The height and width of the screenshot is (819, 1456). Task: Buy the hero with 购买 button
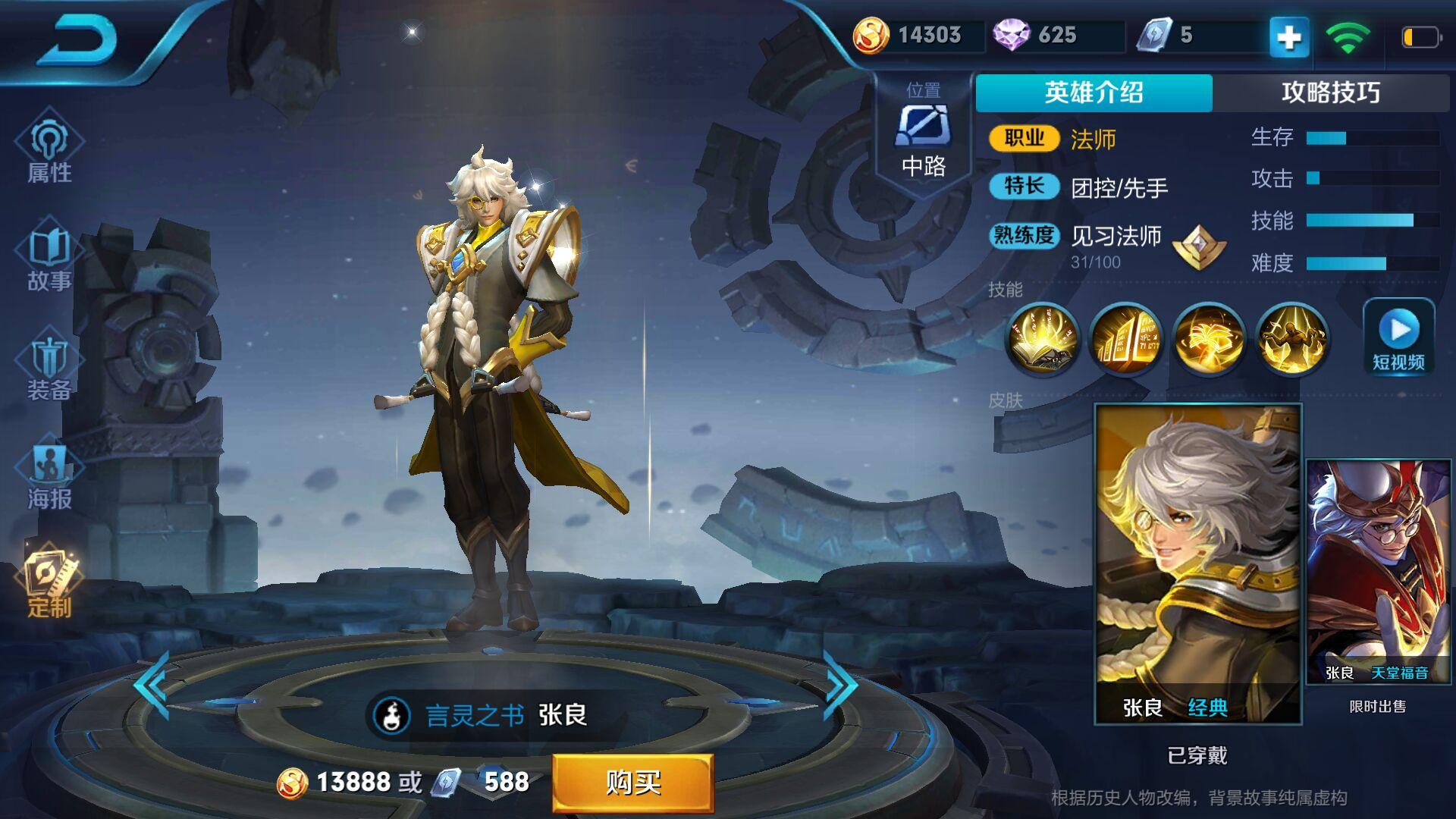(x=632, y=782)
